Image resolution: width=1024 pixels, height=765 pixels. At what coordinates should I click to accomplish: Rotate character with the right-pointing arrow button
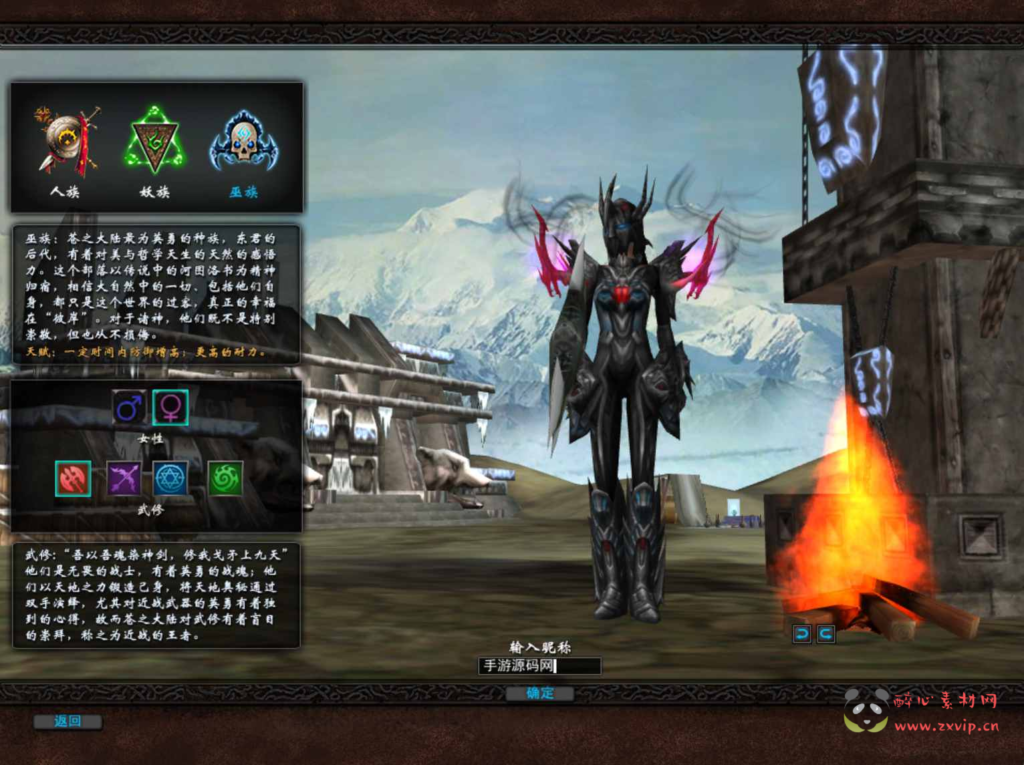tap(826, 634)
